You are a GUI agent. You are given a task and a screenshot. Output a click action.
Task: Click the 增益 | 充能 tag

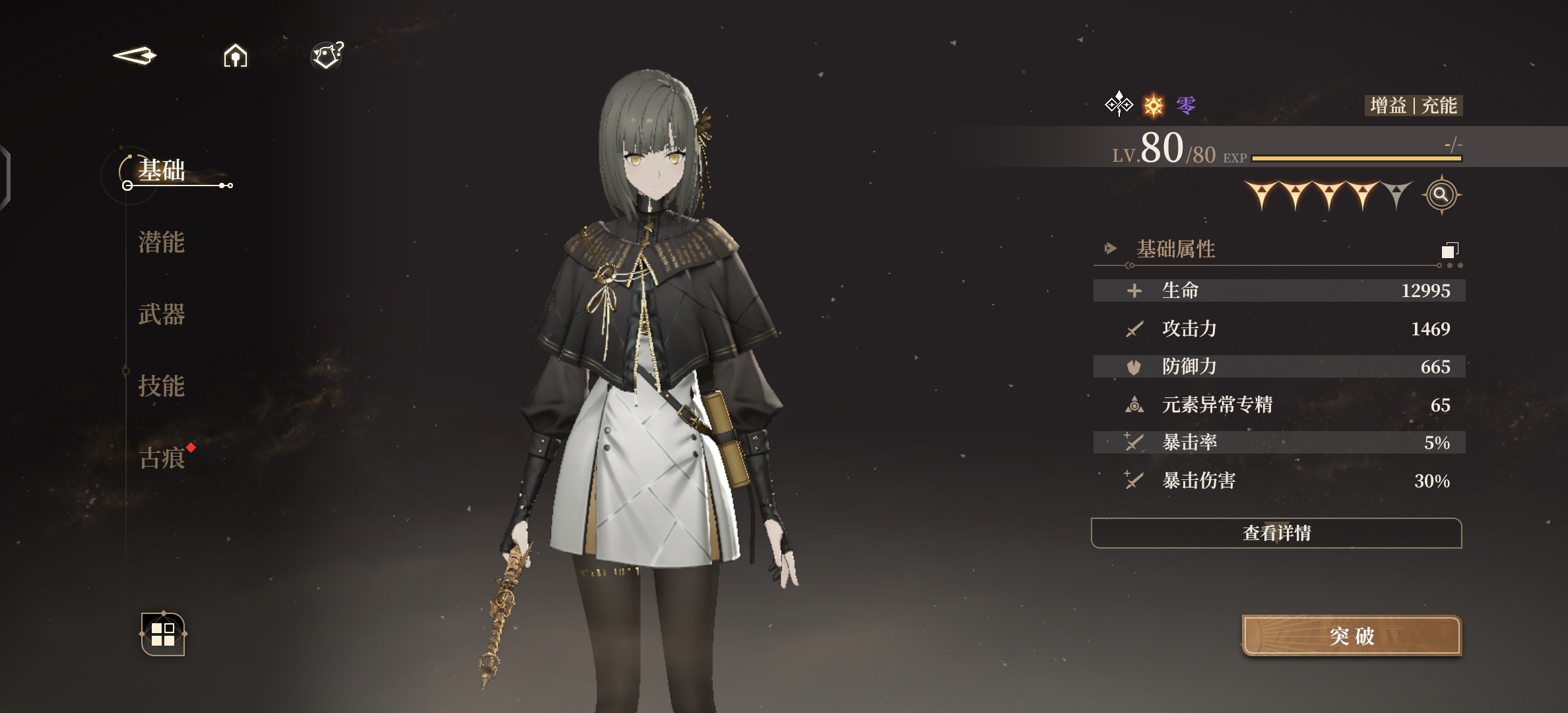click(1414, 106)
